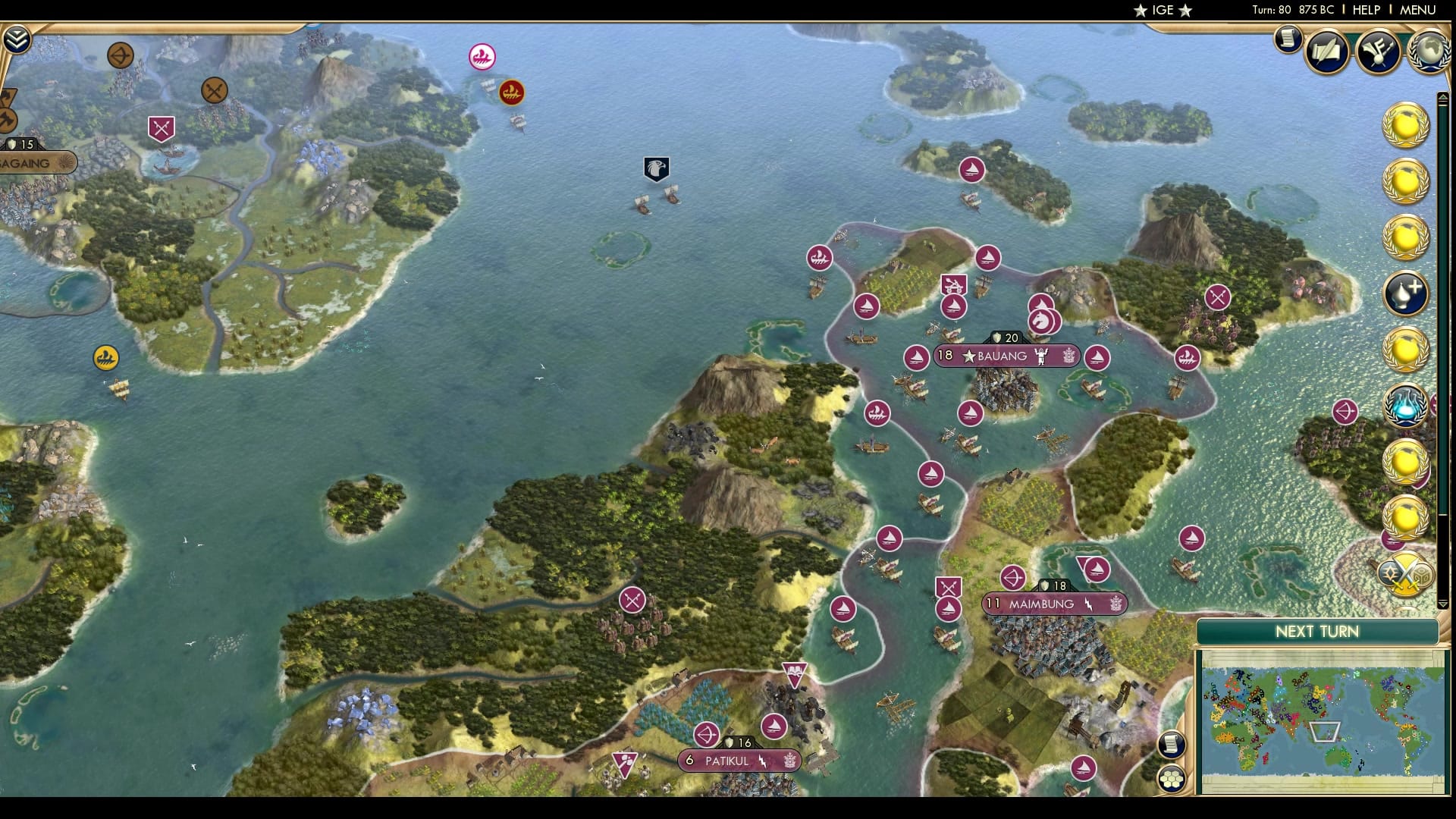
Task: Click HELP in the top bar
Action: pyautogui.click(x=1363, y=11)
